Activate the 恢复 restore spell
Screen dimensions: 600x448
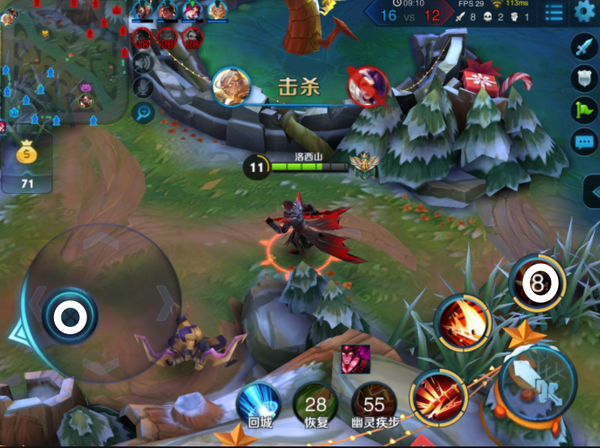tap(315, 405)
